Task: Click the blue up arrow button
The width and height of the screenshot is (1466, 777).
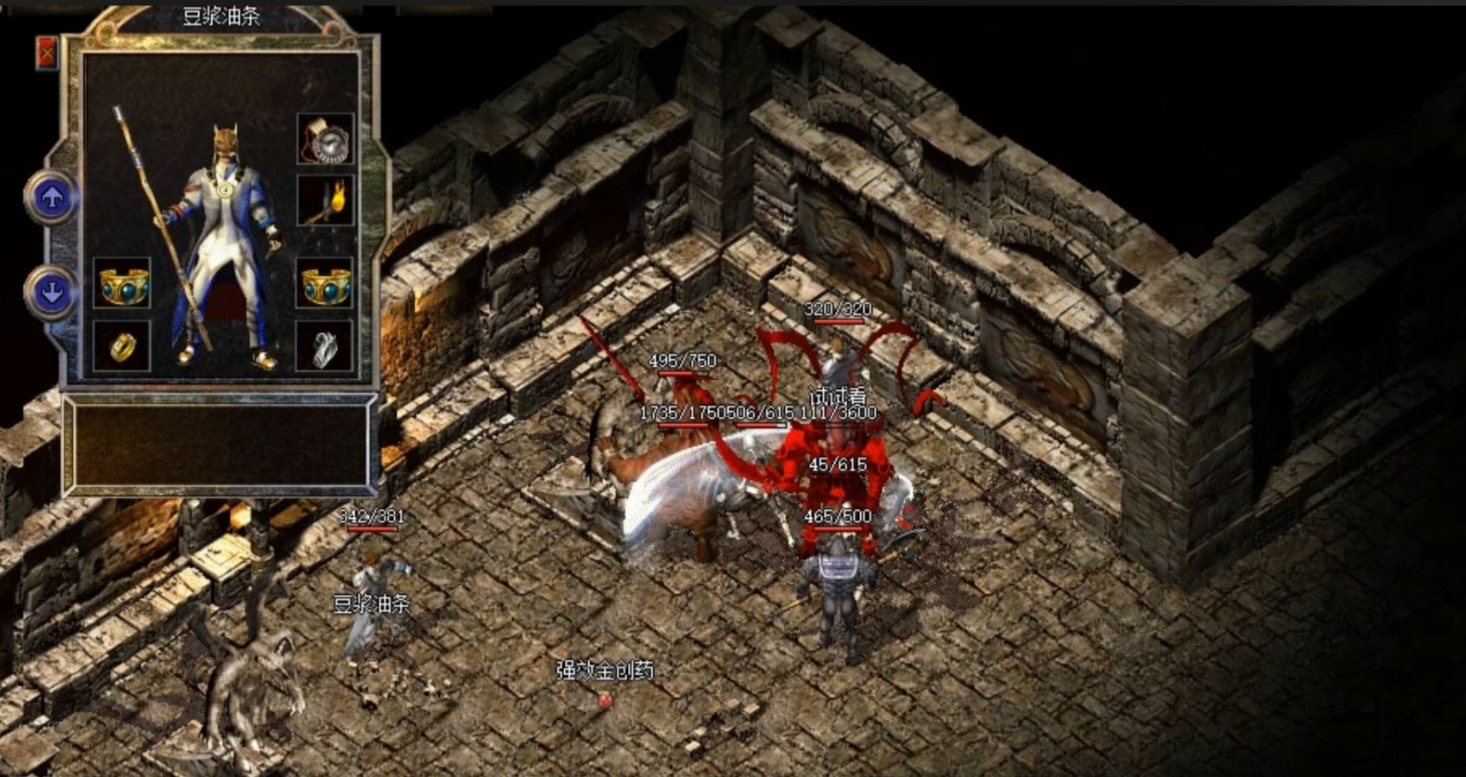Action: (52, 198)
